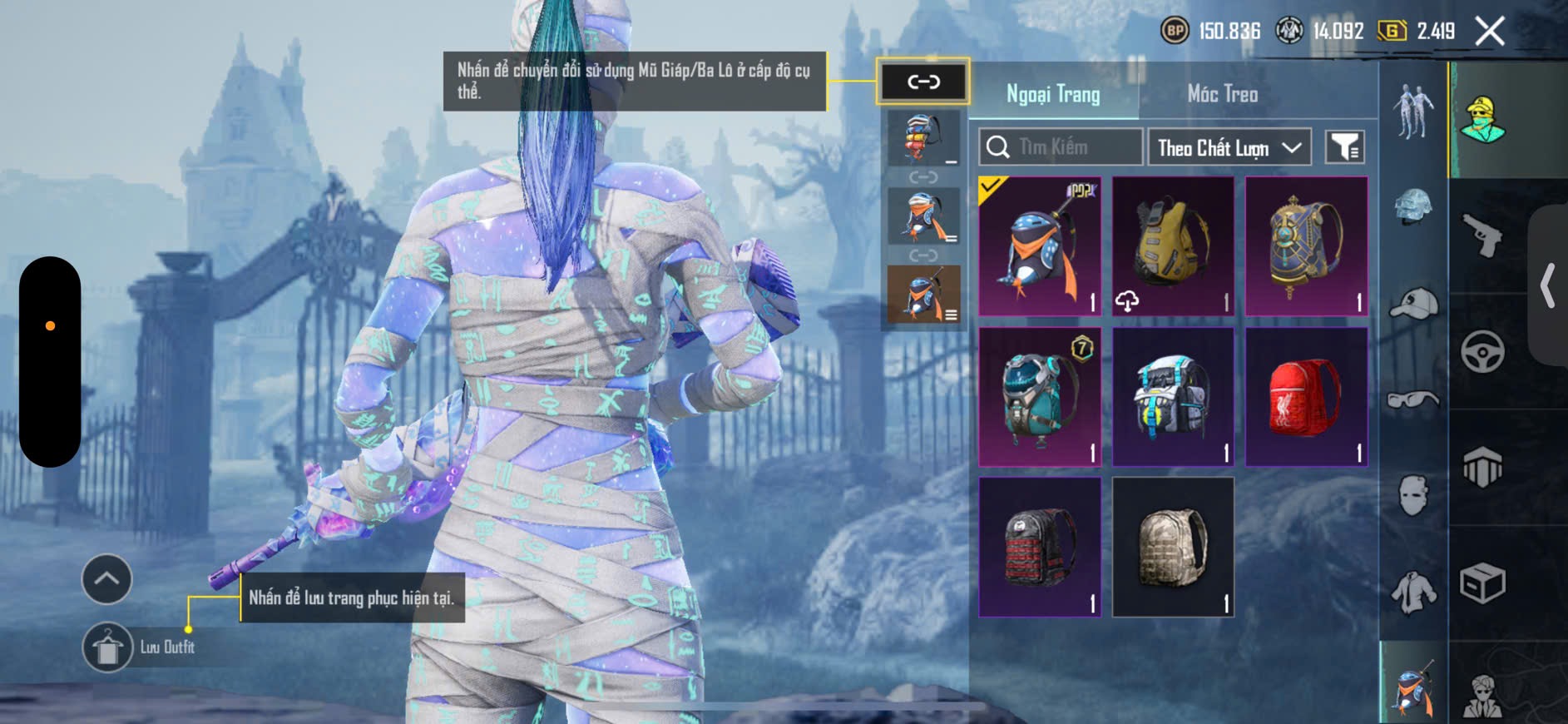Click the Tìm Kiếm search field
Image resolution: width=1568 pixels, height=724 pixels.
click(1061, 147)
